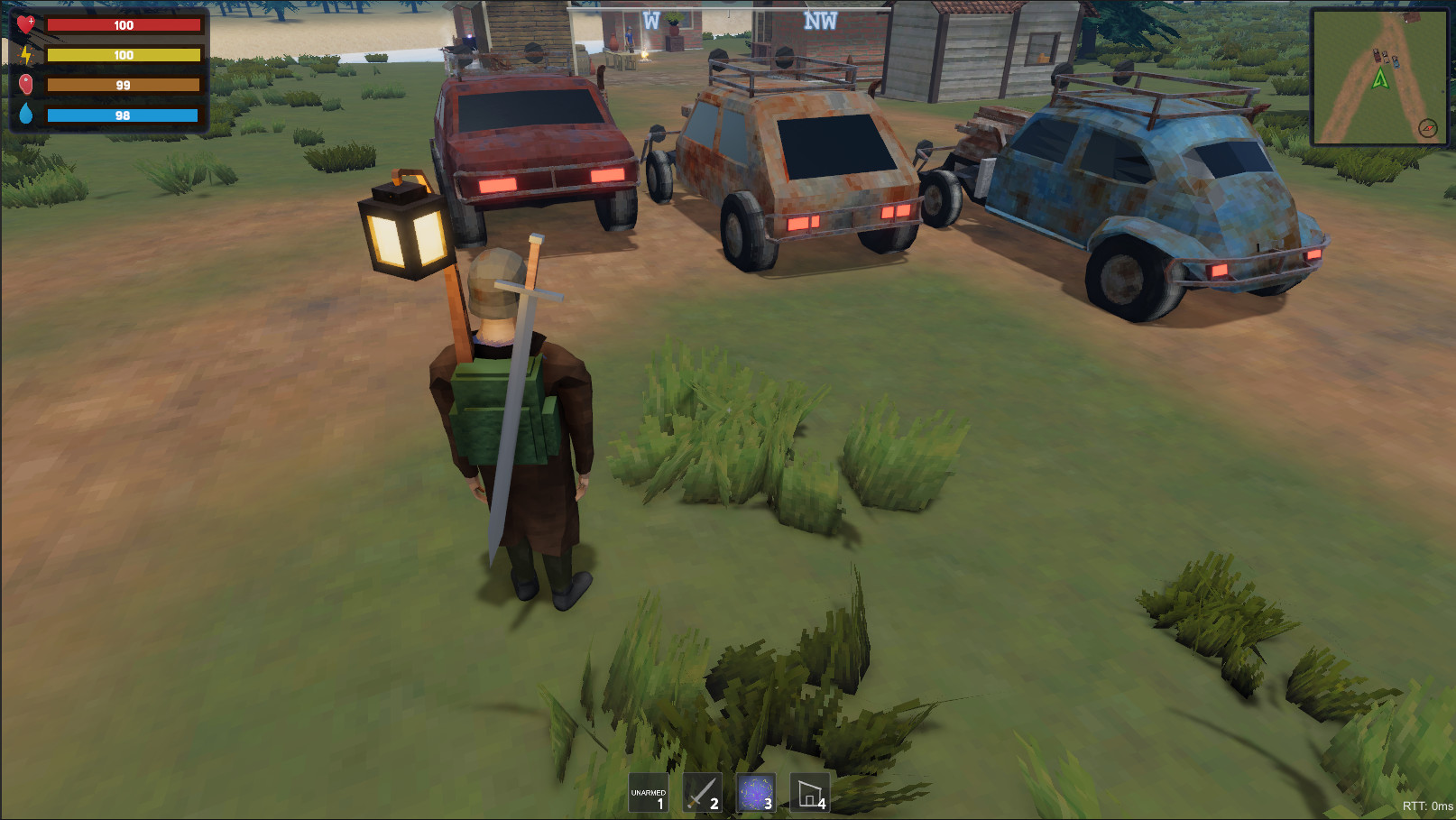1456x820 pixels.
Task: Click the red car icon on the minimap
Action: tap(1377, 56)
